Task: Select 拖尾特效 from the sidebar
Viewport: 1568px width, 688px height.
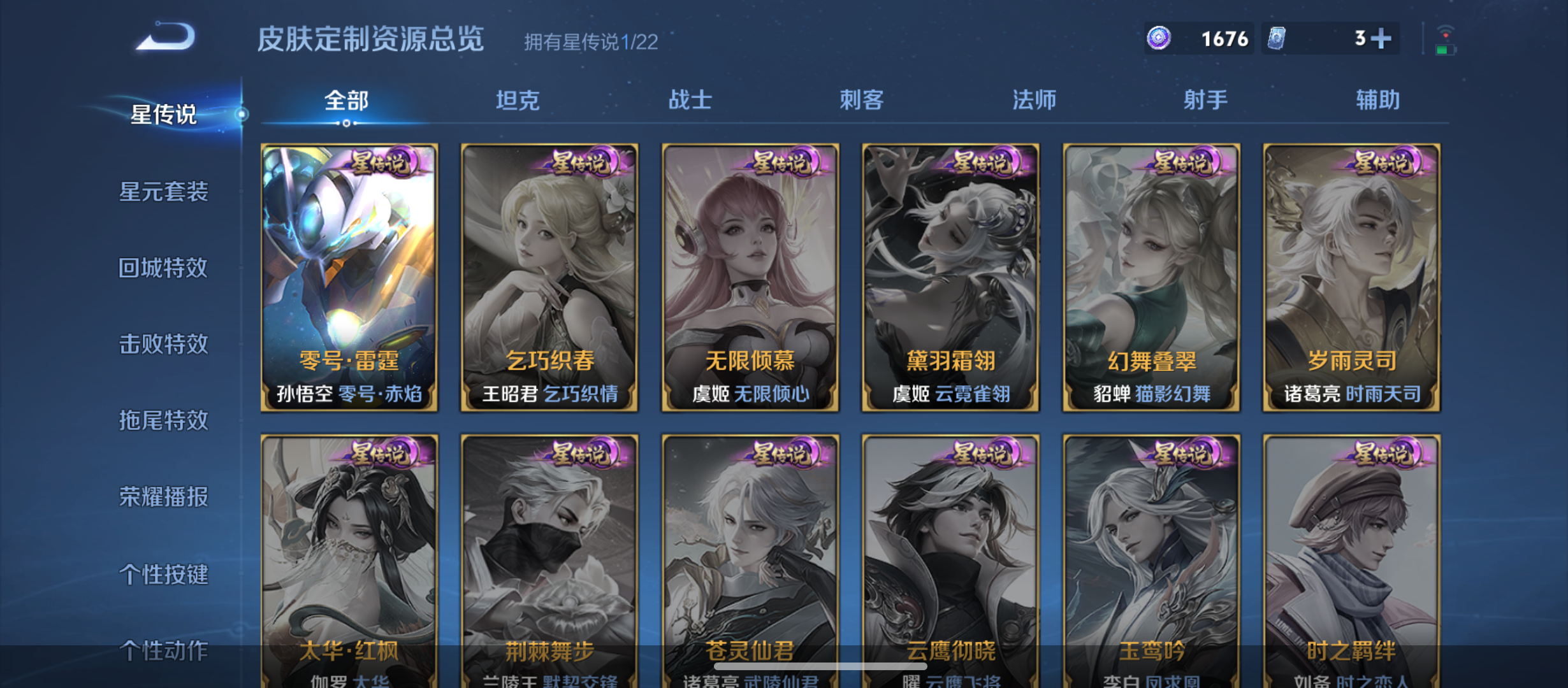Action: point(163,421)
